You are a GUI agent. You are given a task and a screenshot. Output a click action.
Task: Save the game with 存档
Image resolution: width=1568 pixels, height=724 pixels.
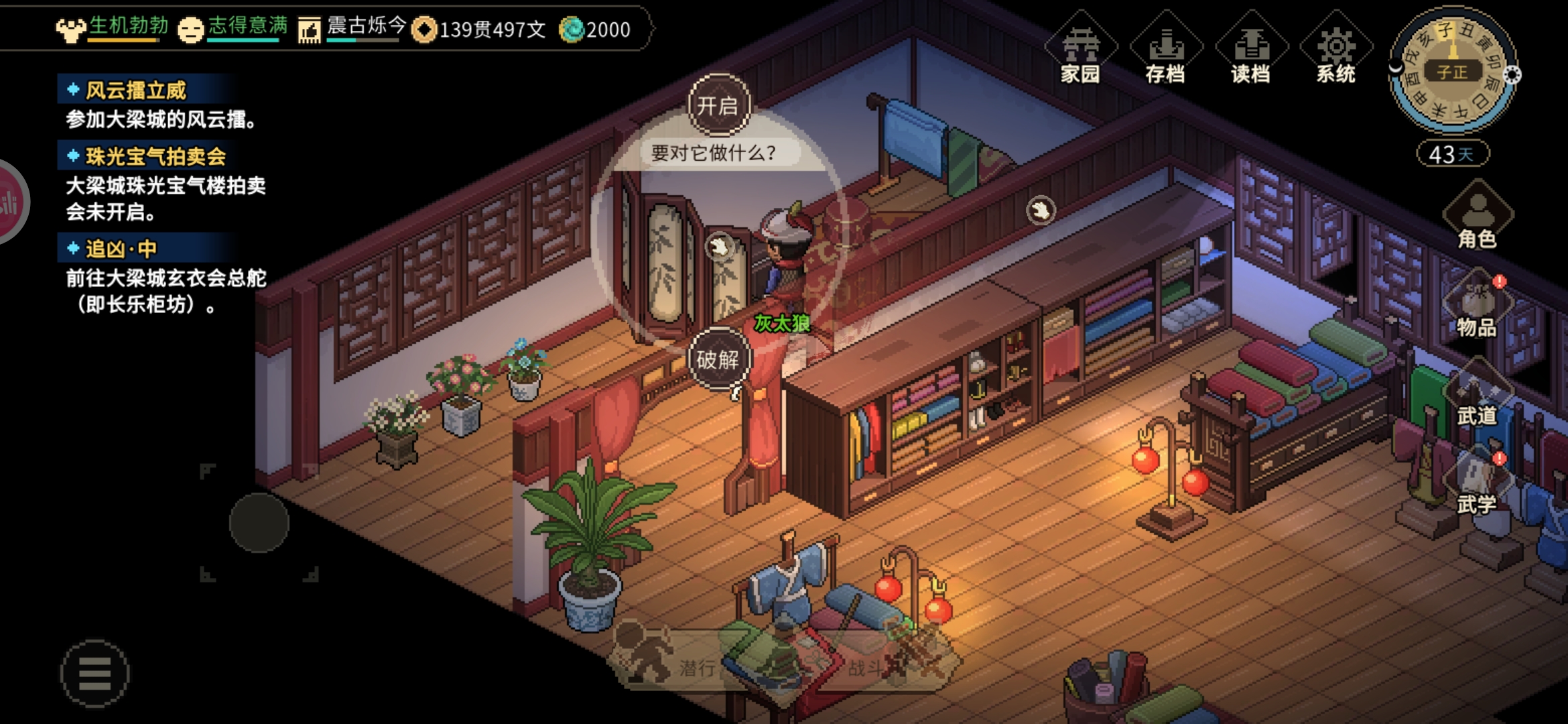tap(1165, 50)
